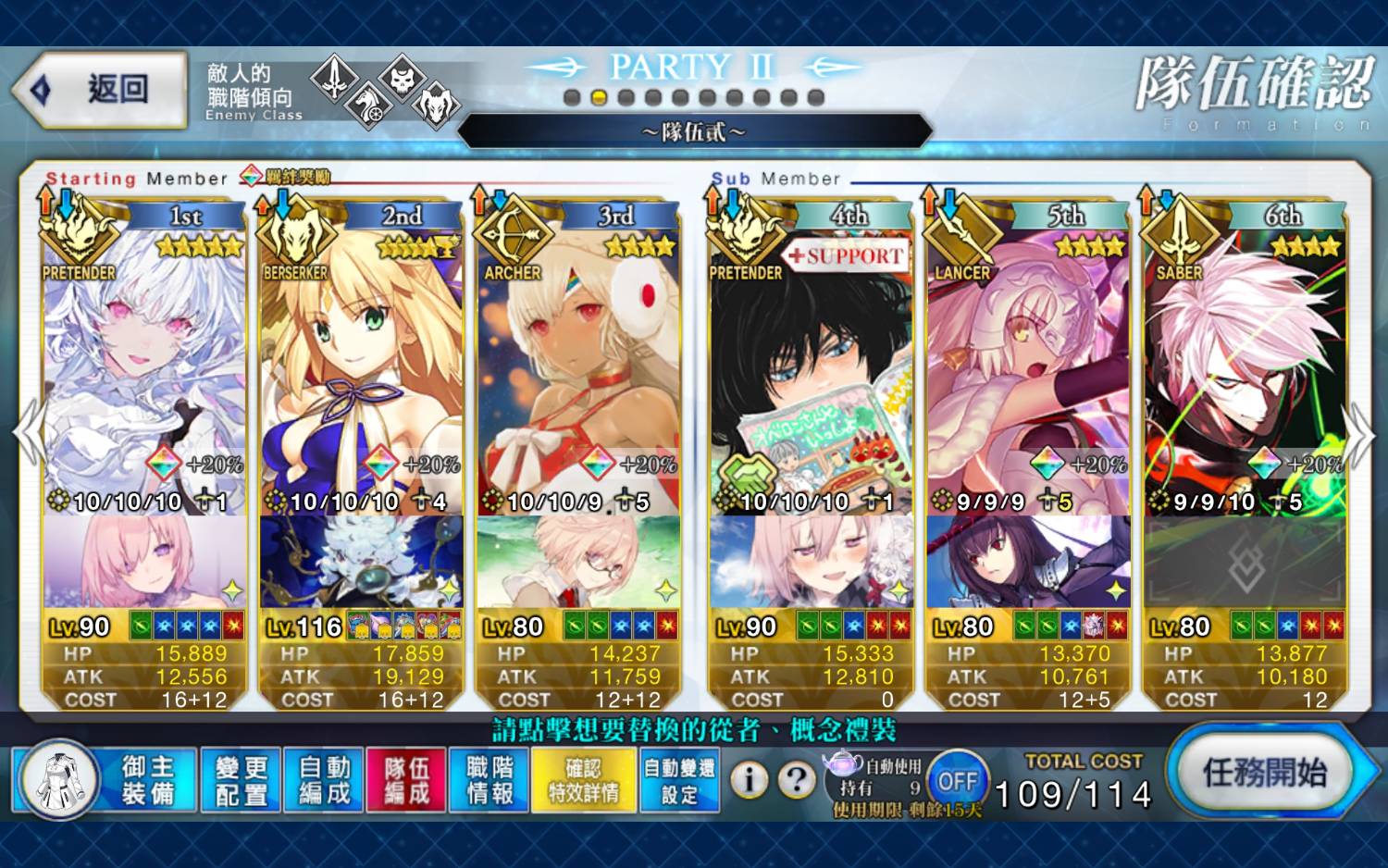Screen dimensions: 1388x868
Task: Select the 1st slot Pretender servant card
Action: pos(144,370)
